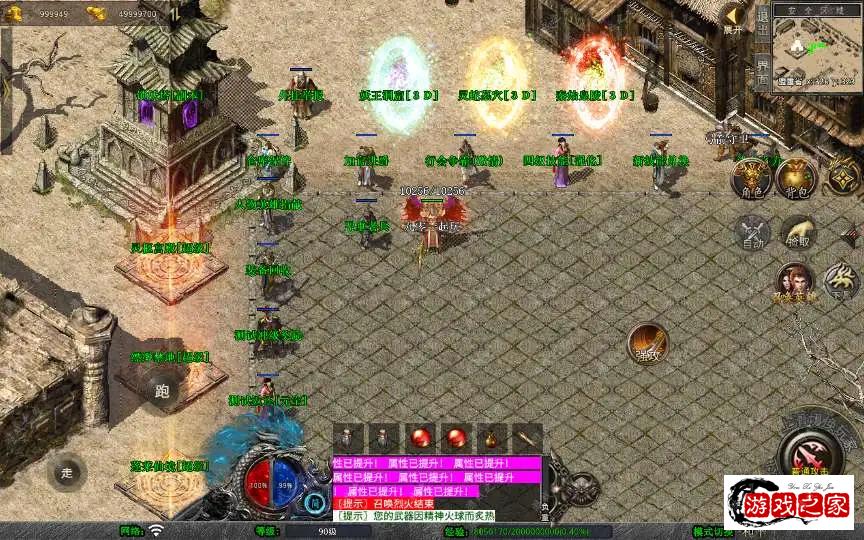
Task: Open the minimap of the safe zone
Action: [x=817, y=48]
